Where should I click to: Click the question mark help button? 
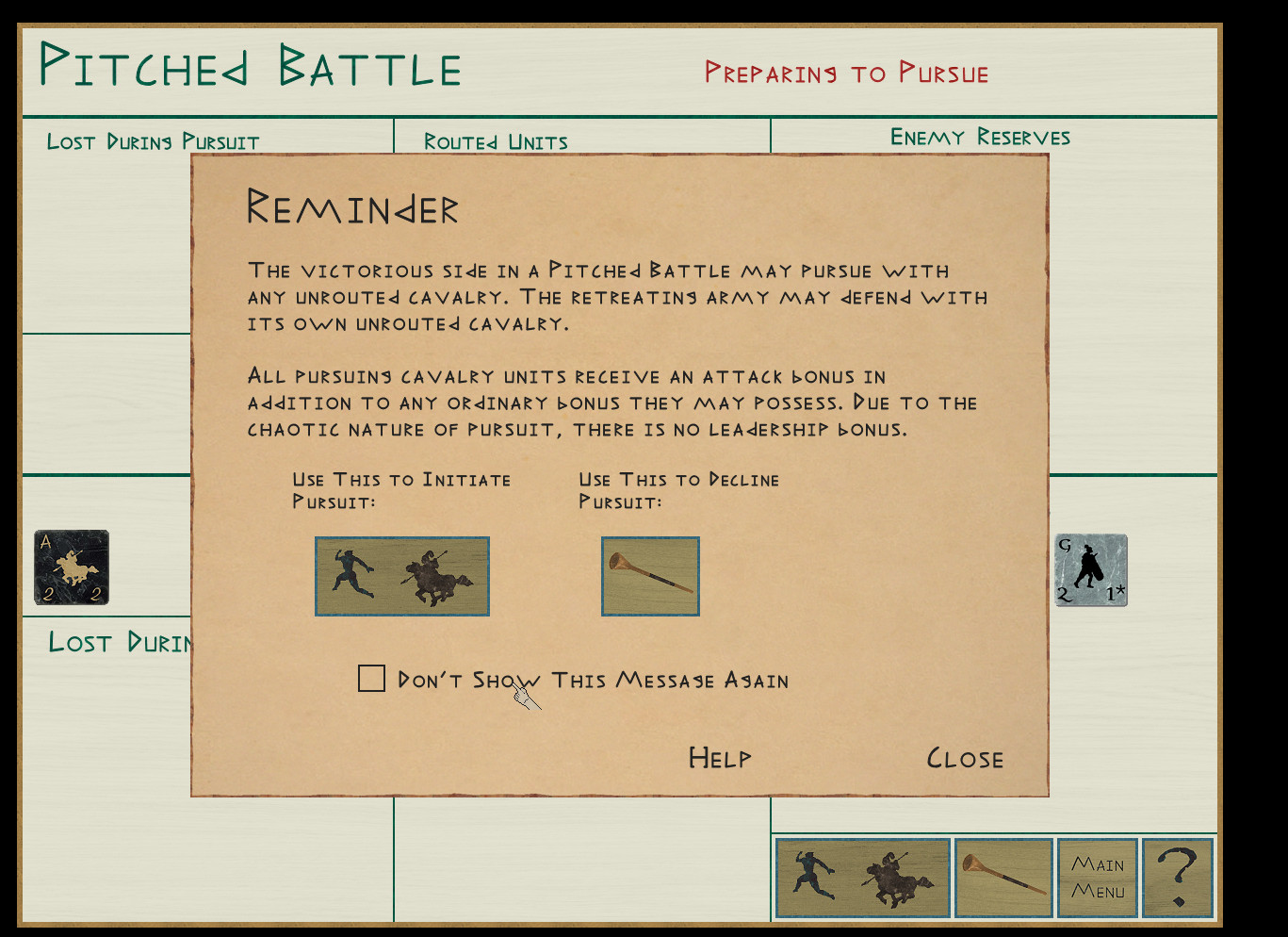(1177, 878)
